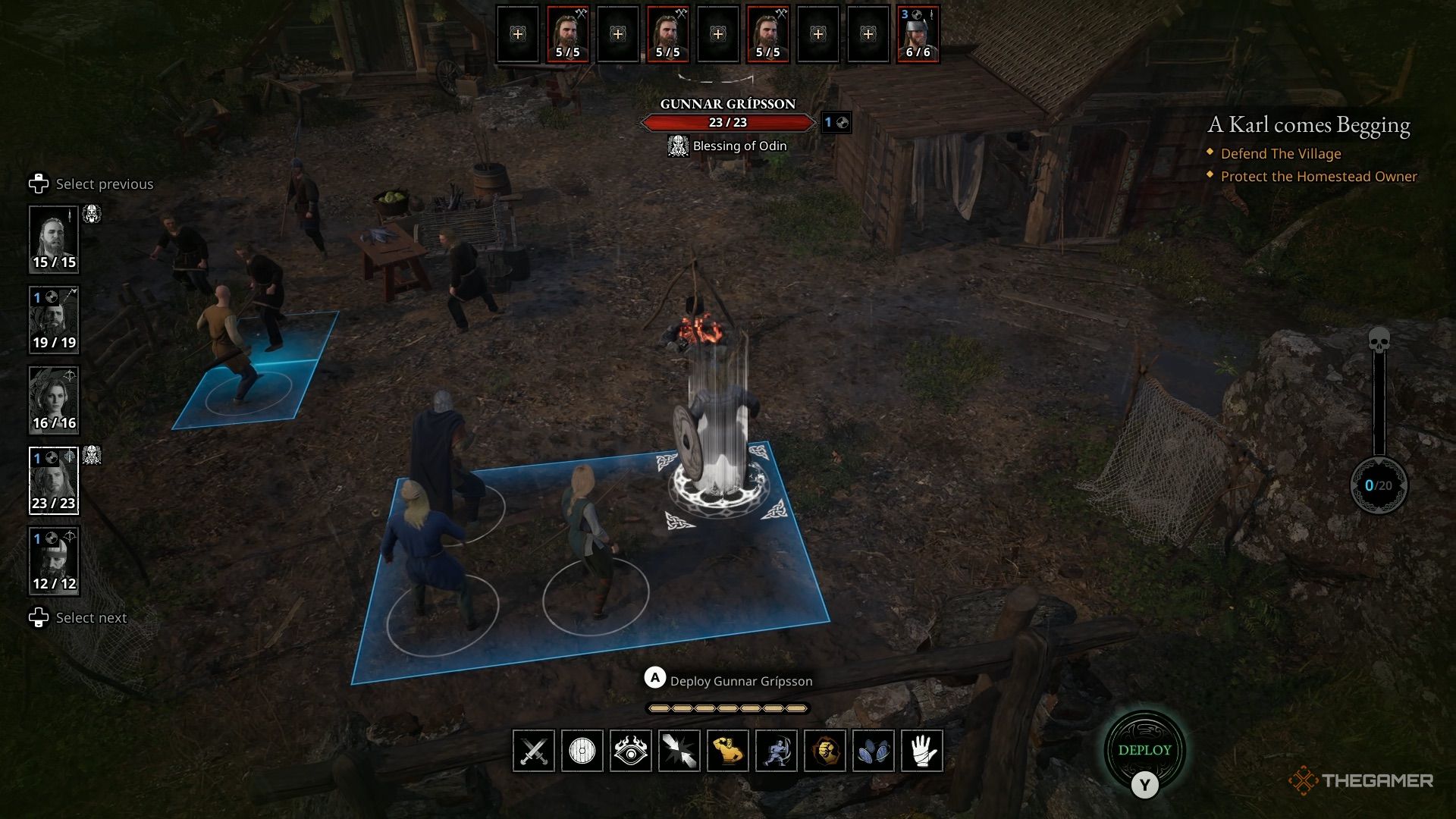The image size is (1456, 819).
Task: Select the 'Protect the Homestead Owner' objective
Action: click(1319, 177)
